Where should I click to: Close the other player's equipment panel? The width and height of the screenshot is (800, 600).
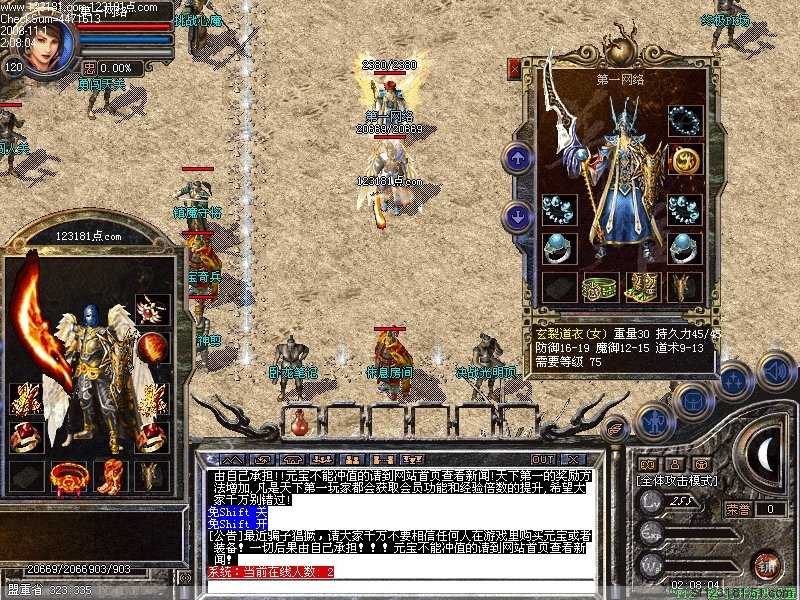515,68
